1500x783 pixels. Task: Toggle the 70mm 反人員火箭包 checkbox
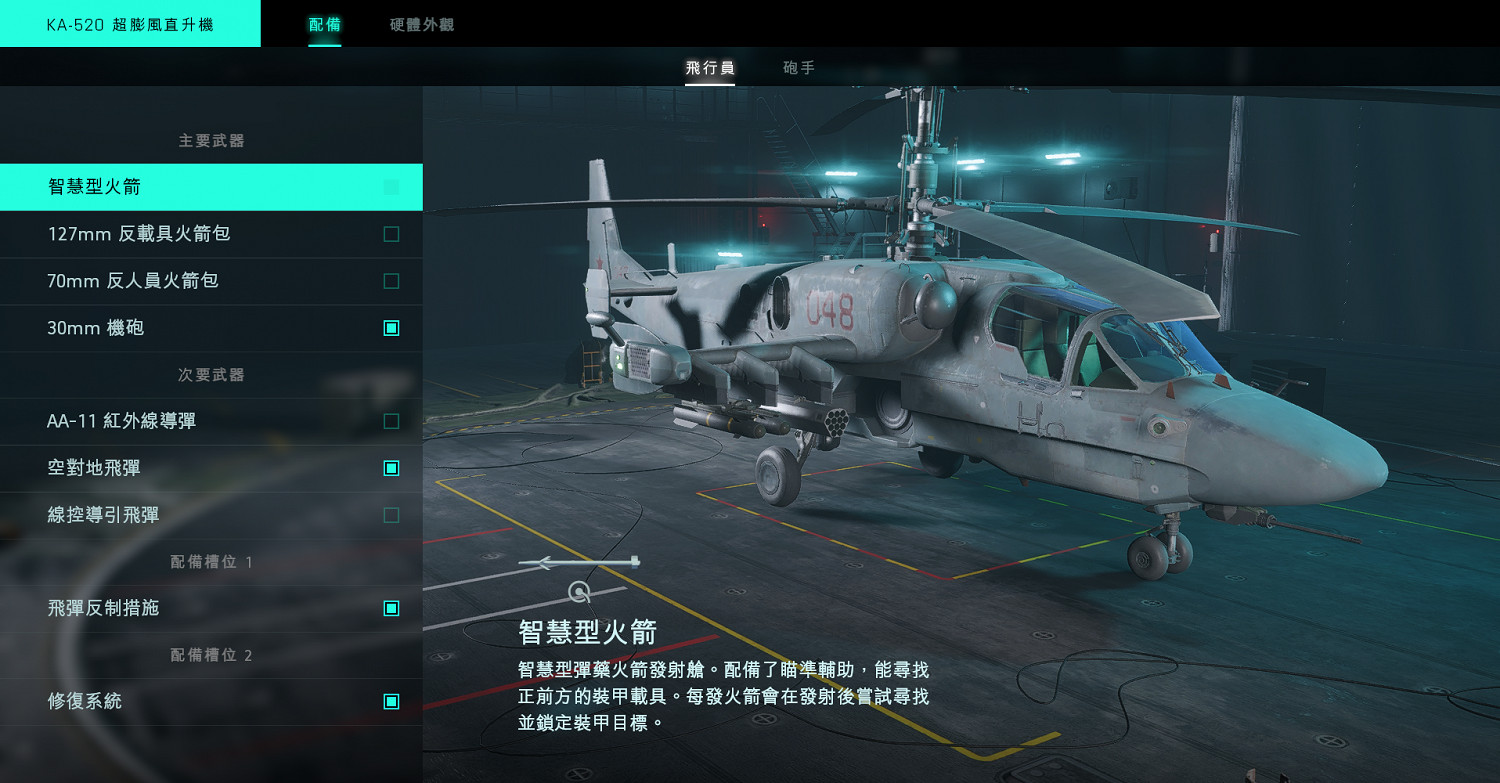click(390, 281)
